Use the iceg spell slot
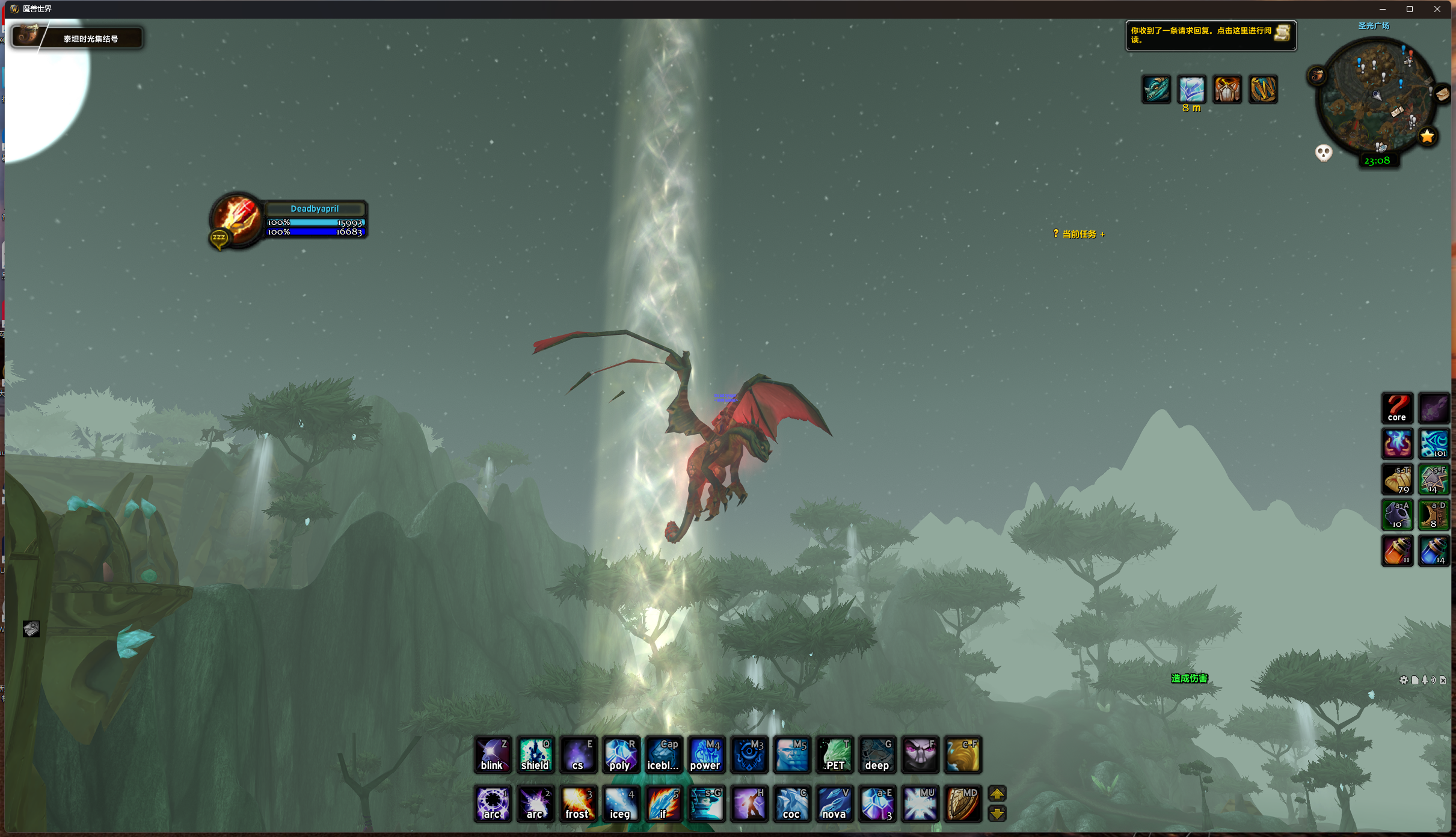The width and height of the screenshot is (1456, 837). 620,803
